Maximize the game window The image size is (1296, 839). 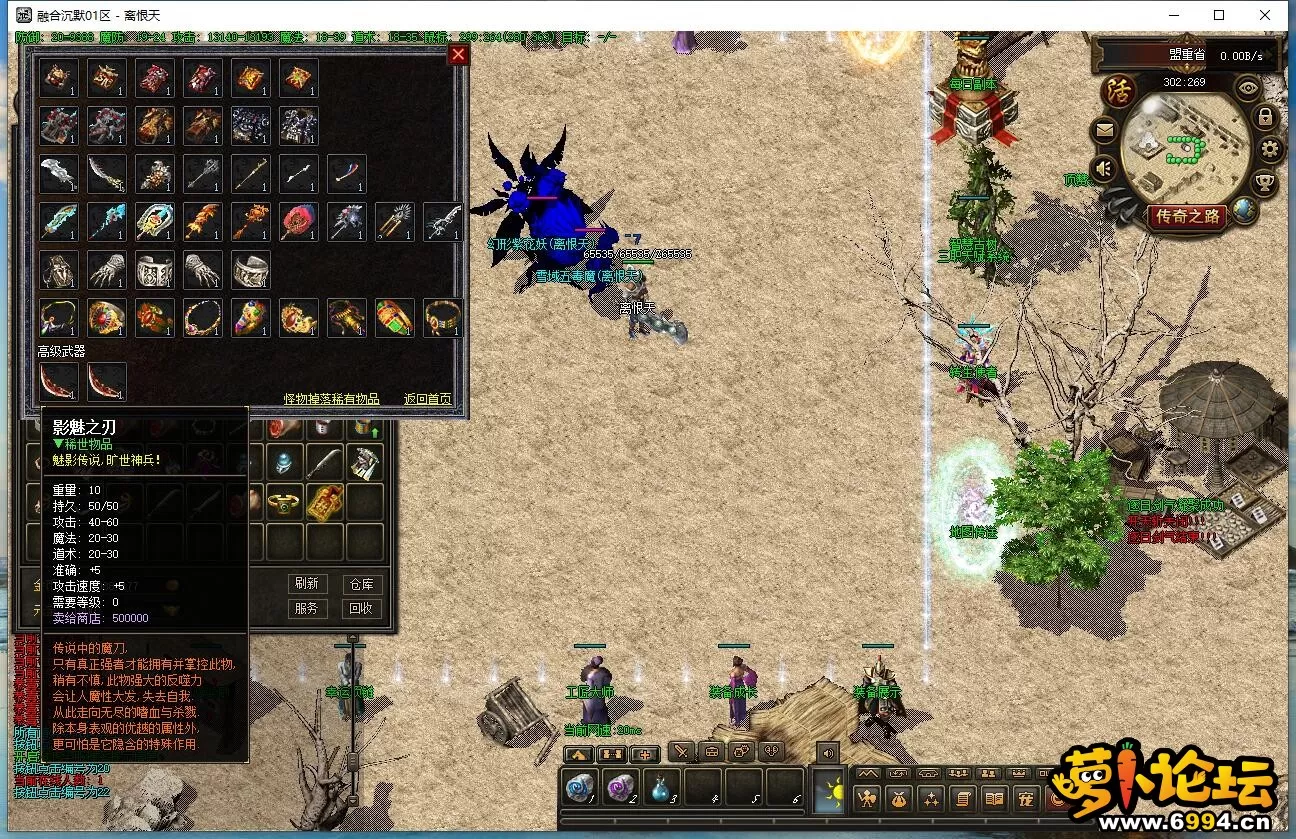pos(1219,15)
